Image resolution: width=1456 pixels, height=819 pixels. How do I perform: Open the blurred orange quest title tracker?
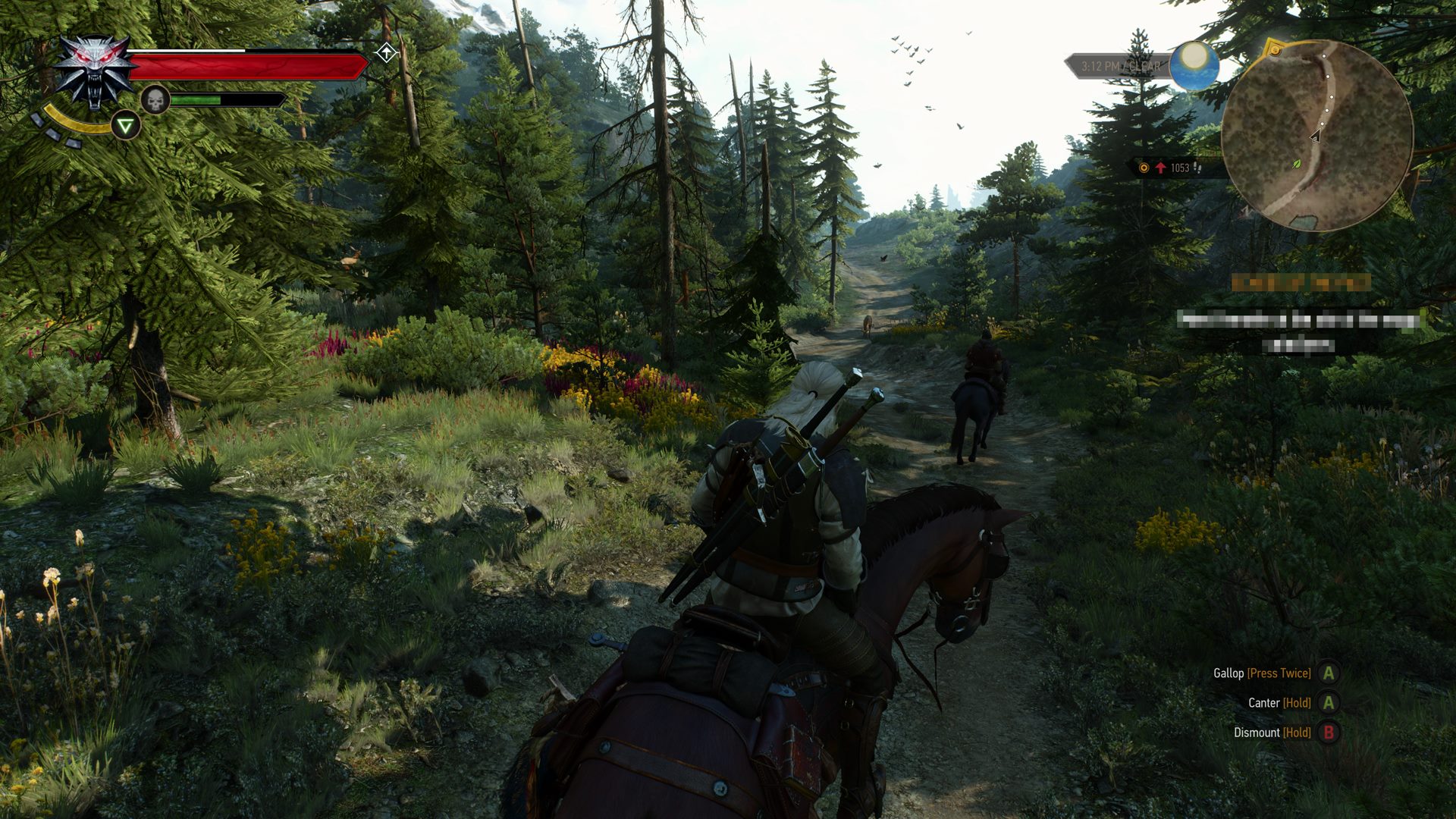[x=1301, y=283]
